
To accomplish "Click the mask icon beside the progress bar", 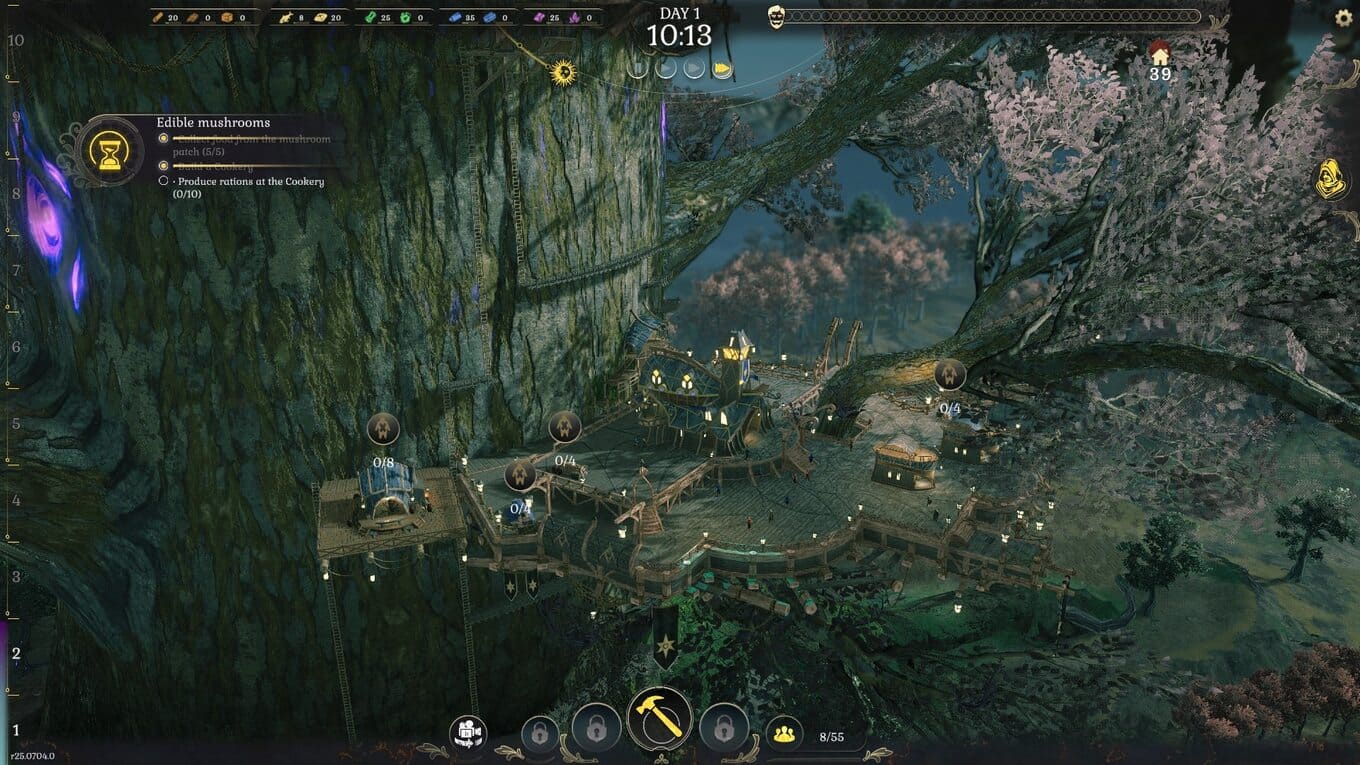I will coord(776,17).
